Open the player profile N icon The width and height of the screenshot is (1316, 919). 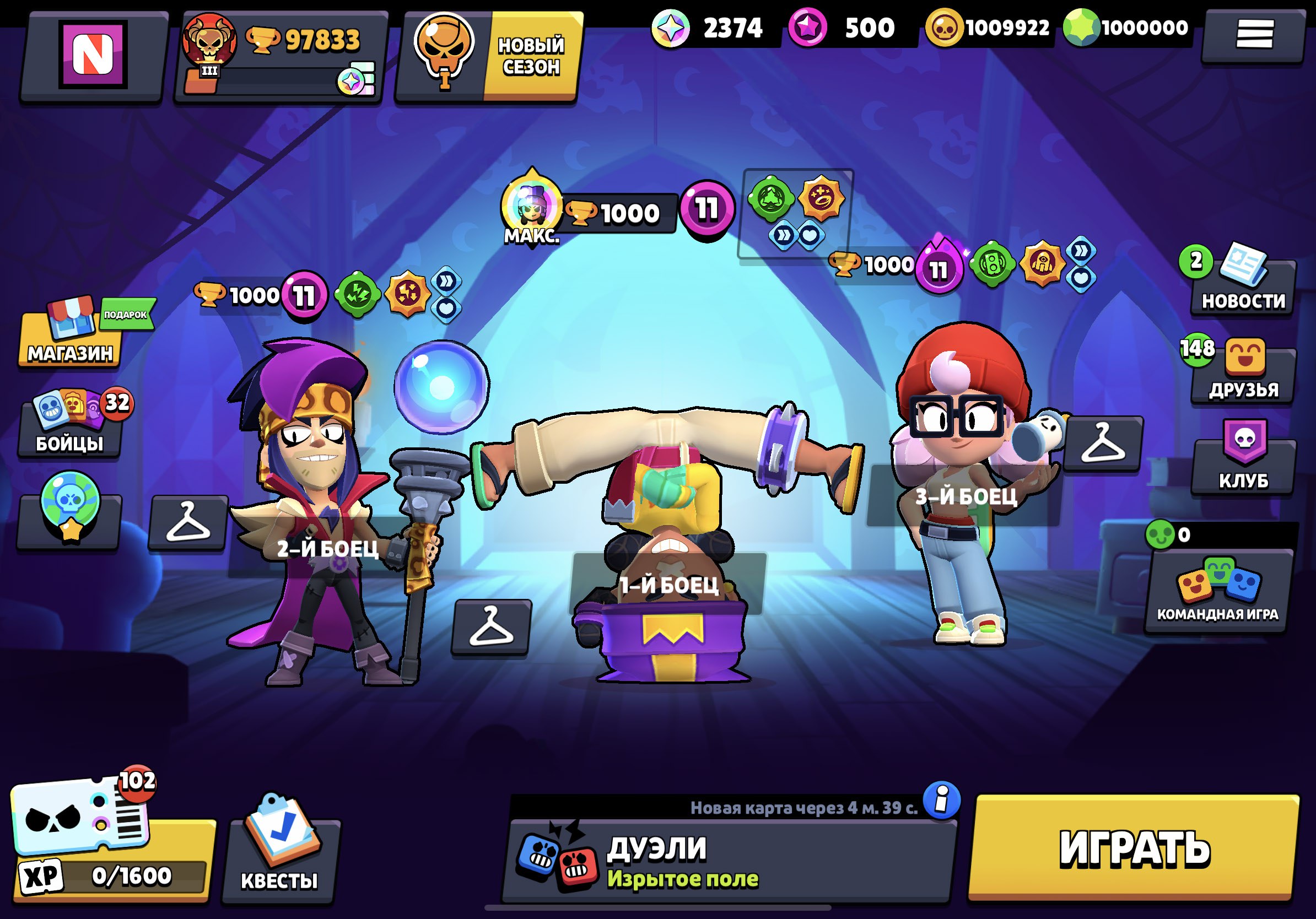click(x=93, y=55)
